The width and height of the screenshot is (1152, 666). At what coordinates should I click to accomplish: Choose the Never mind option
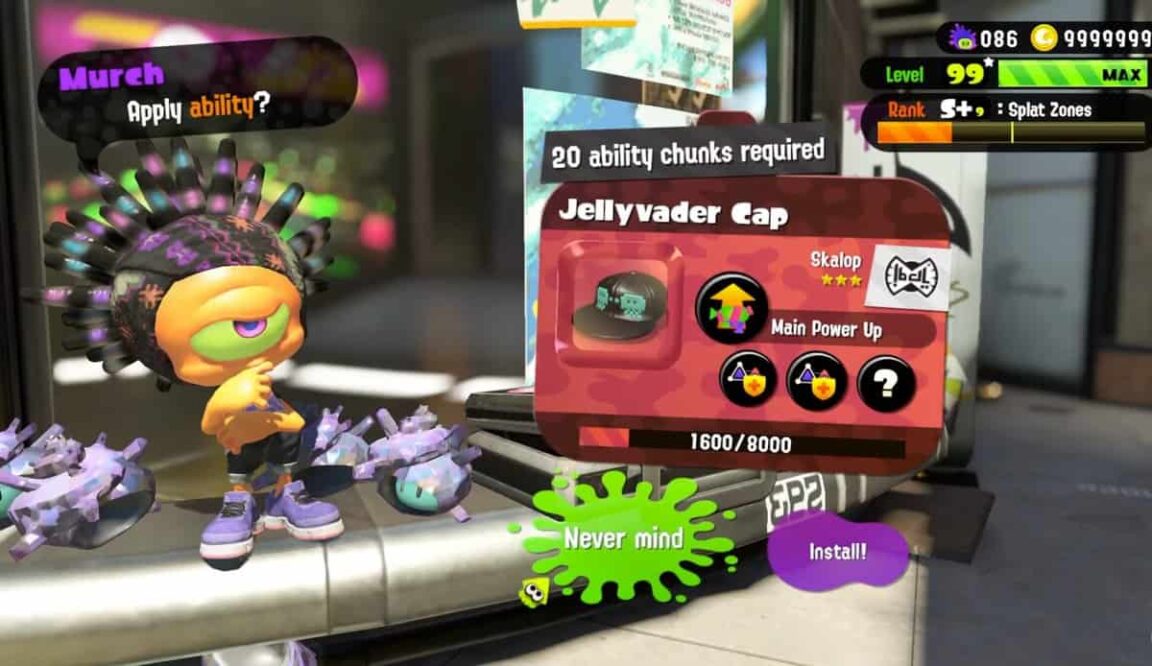pyautogui.click(x=623, y=539)
